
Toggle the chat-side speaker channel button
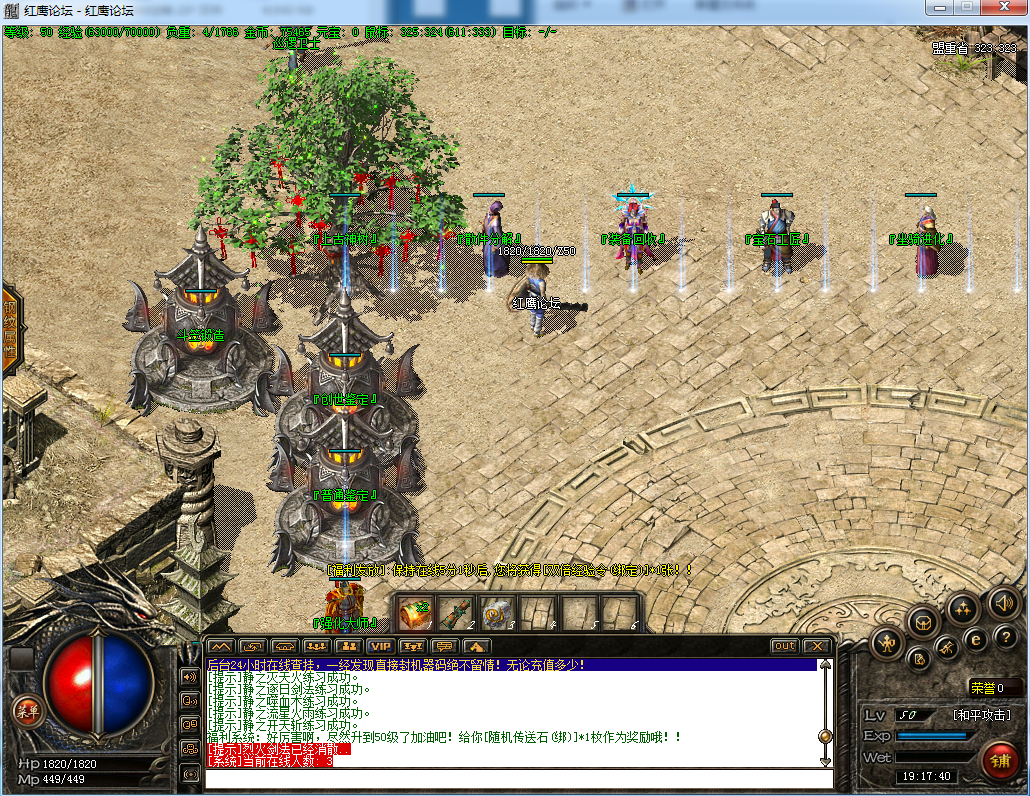(x=190, y=677)
